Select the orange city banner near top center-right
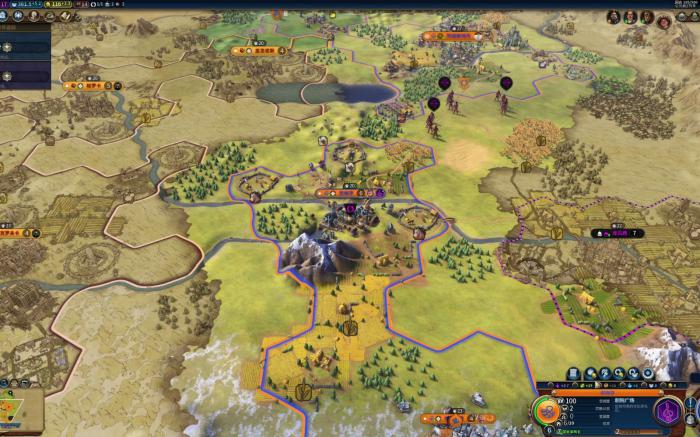Screen dimensions: 700x437 click(x=446, y=36)
